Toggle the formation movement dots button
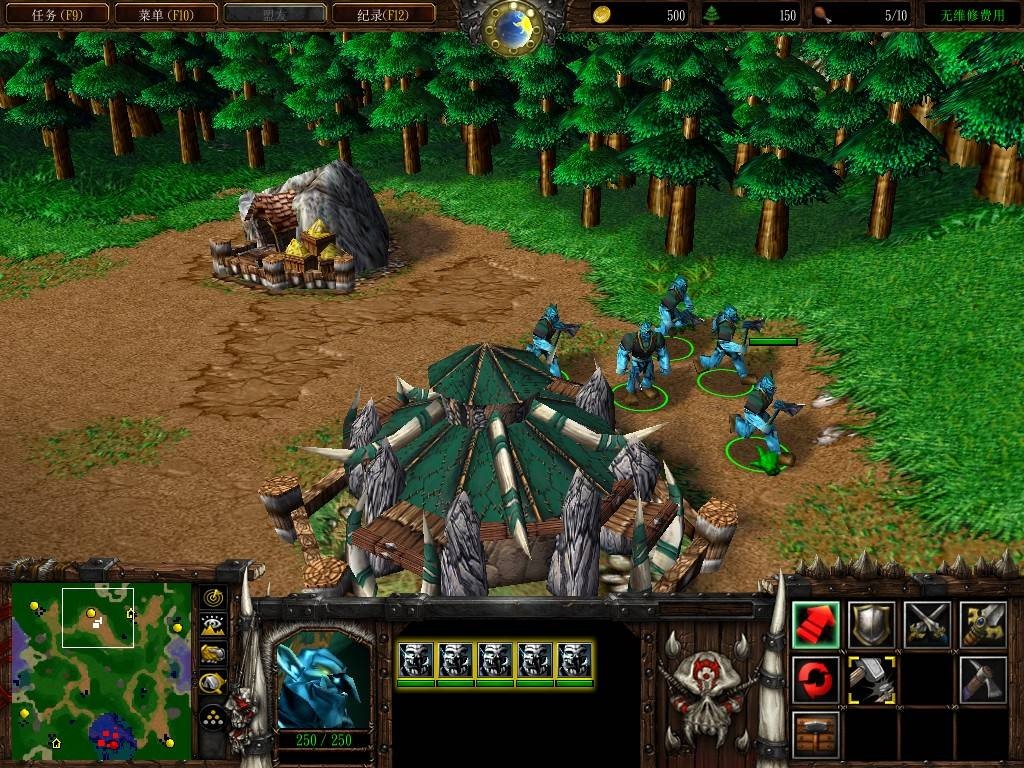The image size is (1024, 768). pos(212,717)
